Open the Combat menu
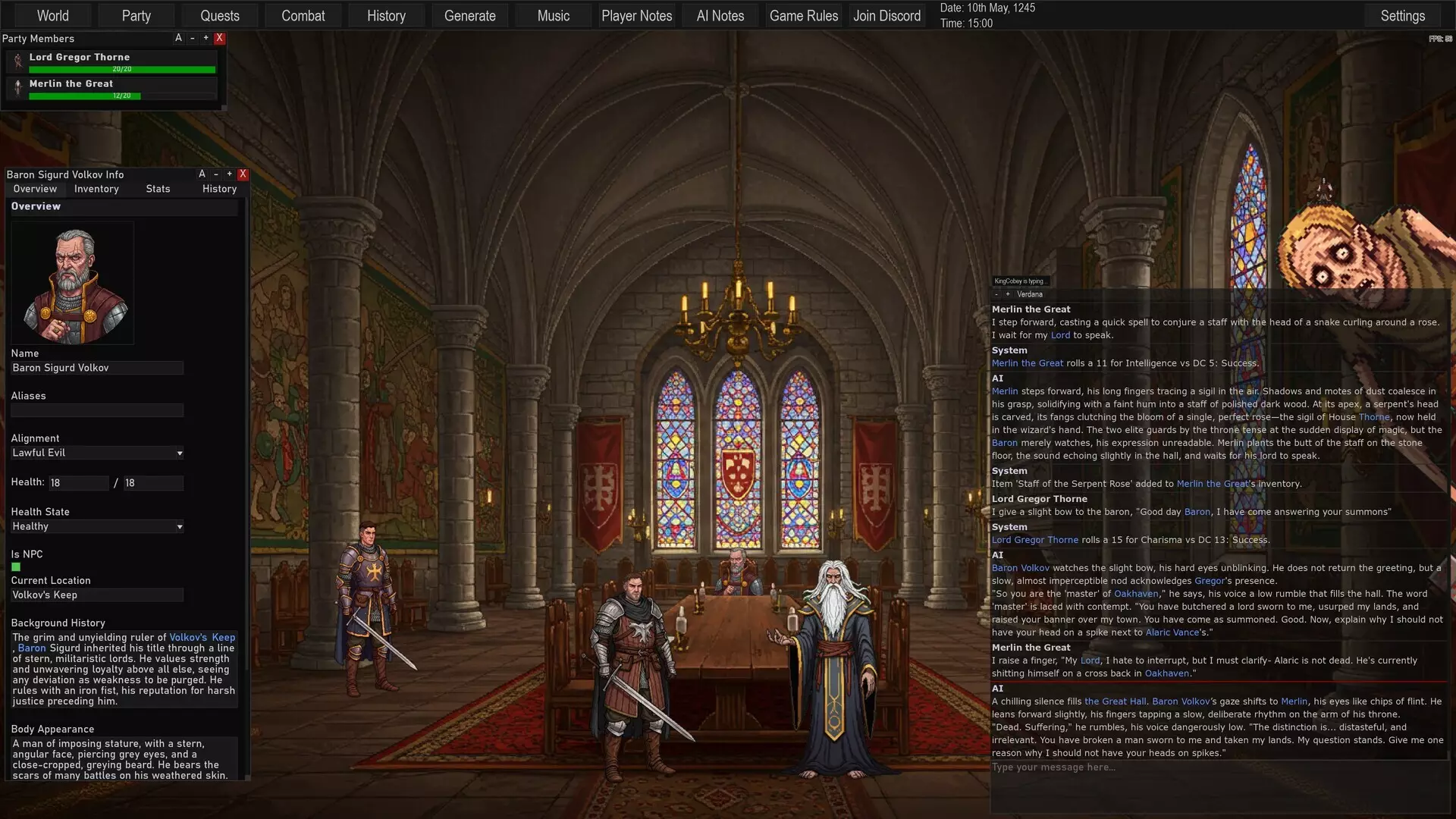 tap(303, 15)
